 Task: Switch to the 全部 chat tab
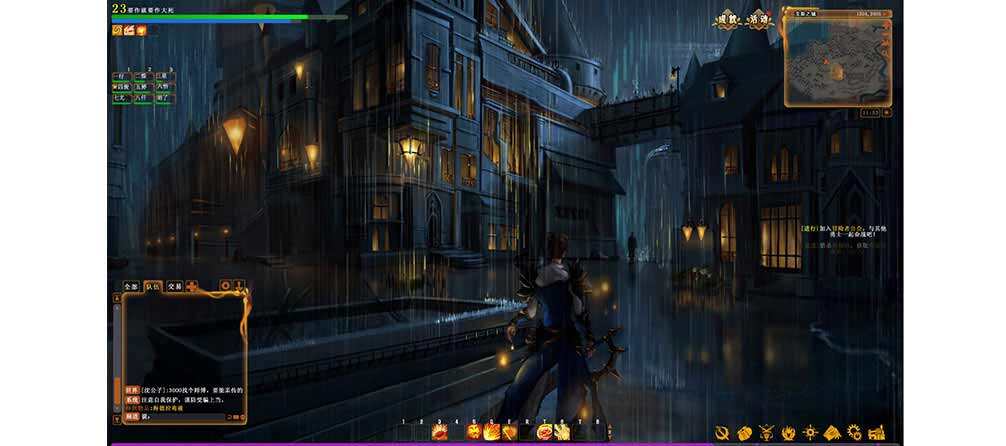[131, 286]
